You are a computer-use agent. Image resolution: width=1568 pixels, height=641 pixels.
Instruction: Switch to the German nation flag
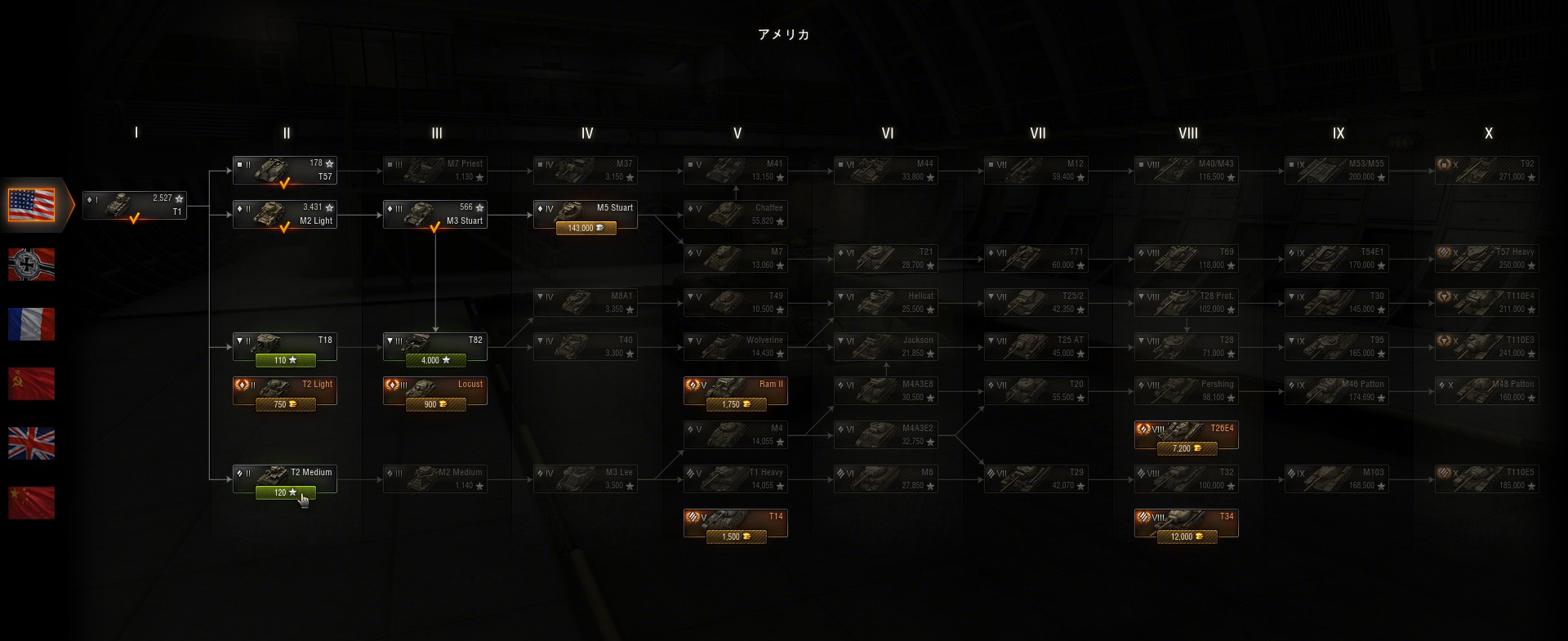[x=32, y=265]
